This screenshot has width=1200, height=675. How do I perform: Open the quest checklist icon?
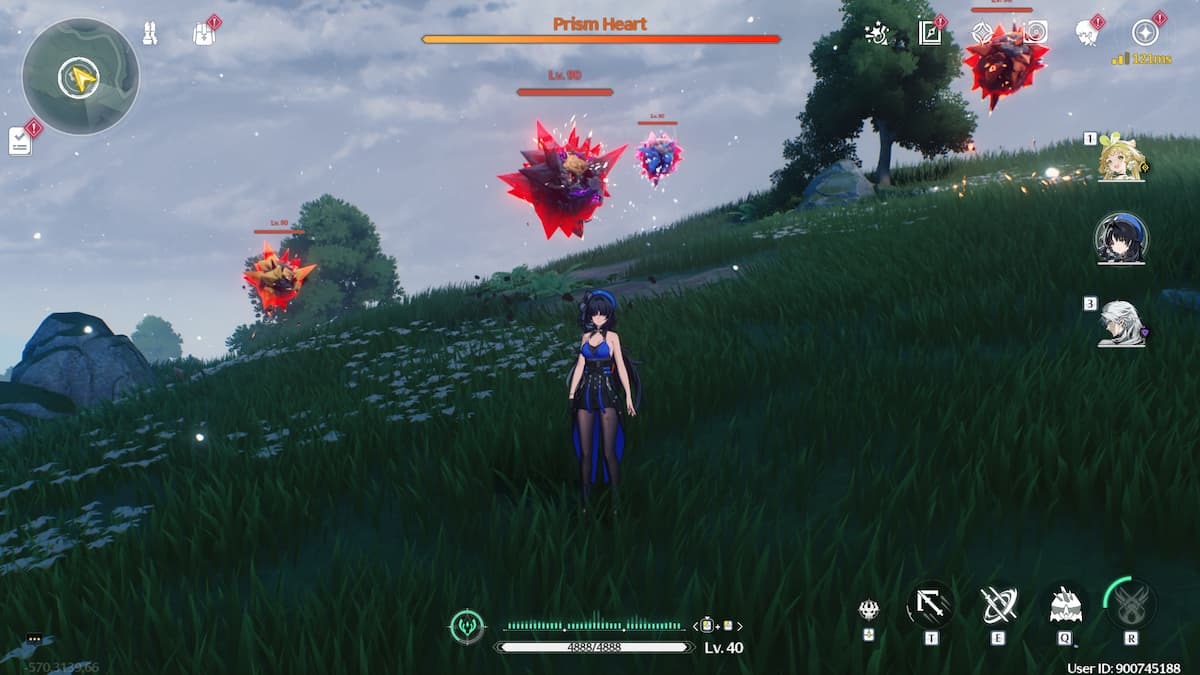21,140
